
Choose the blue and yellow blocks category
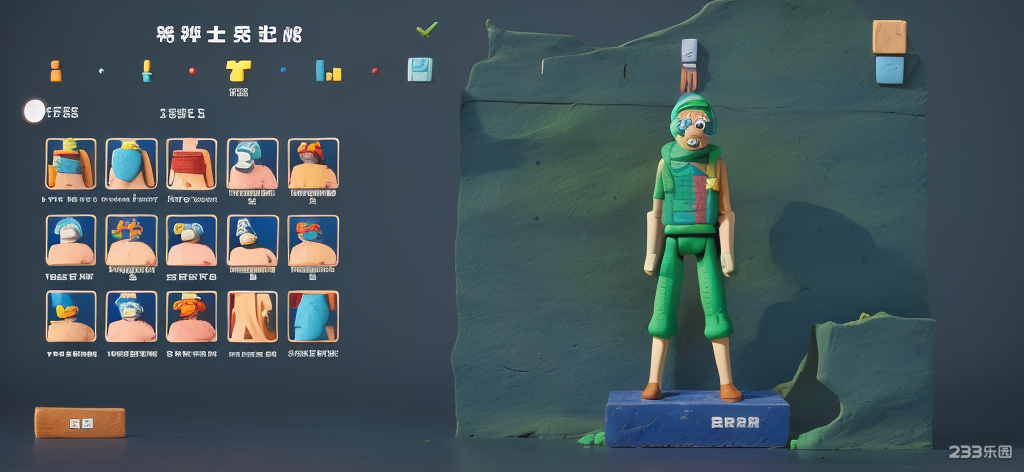(329, 71)
